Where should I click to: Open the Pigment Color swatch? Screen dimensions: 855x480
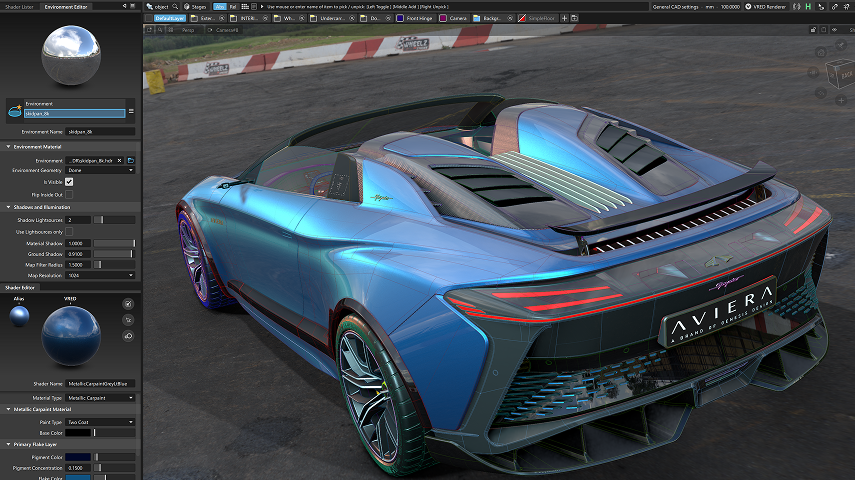point(79,457)
